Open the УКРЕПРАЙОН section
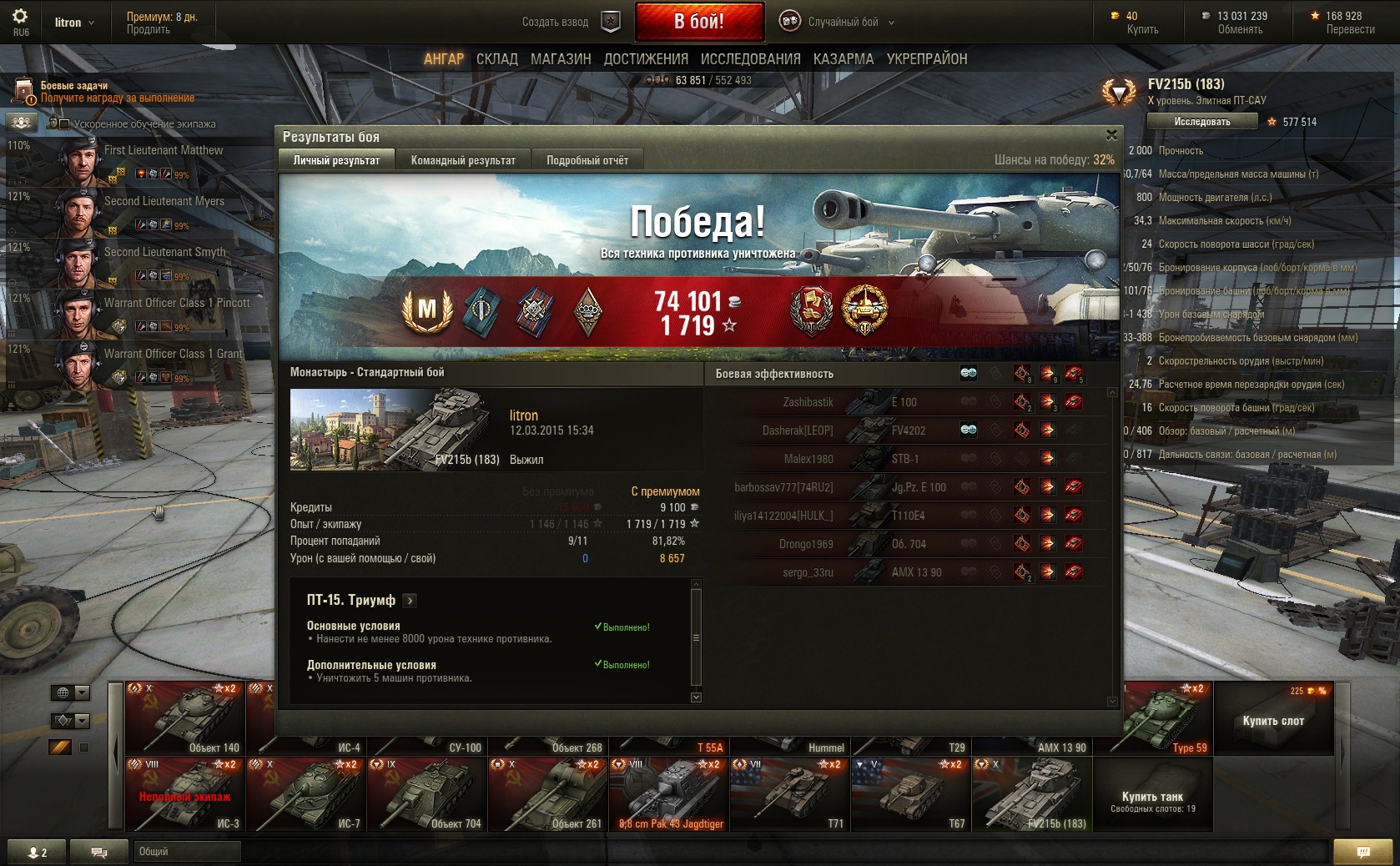 tap(927, 59)
